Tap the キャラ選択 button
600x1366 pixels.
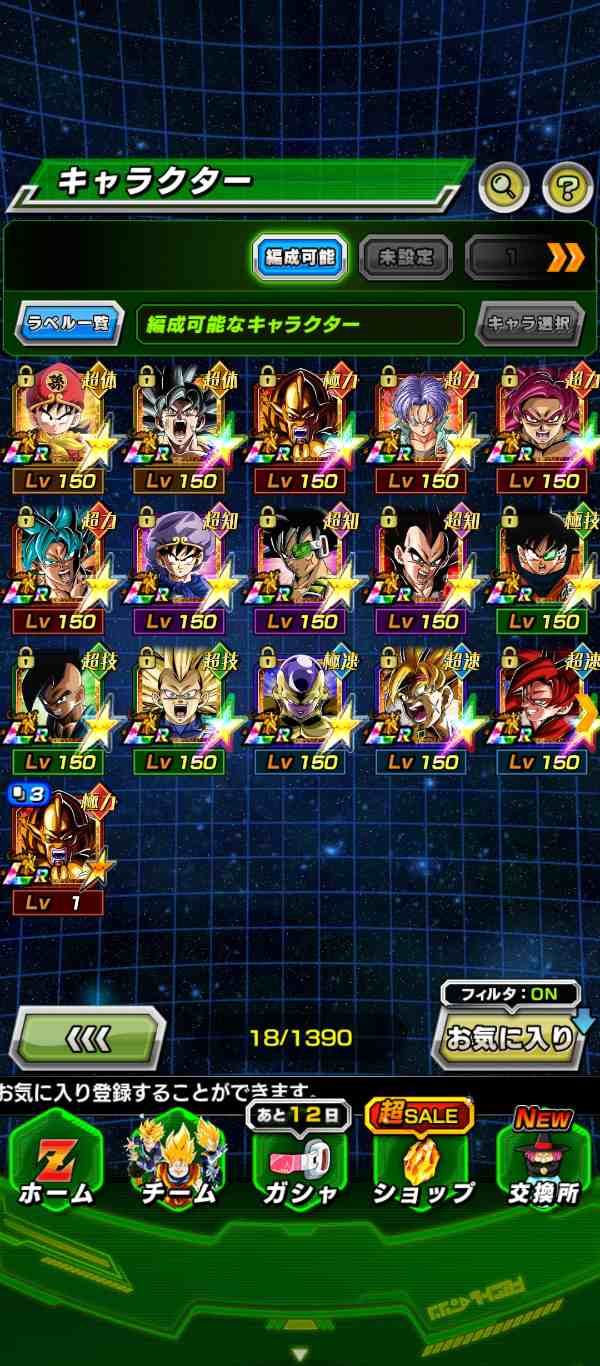pyautogui.click(x=529, y=324)
